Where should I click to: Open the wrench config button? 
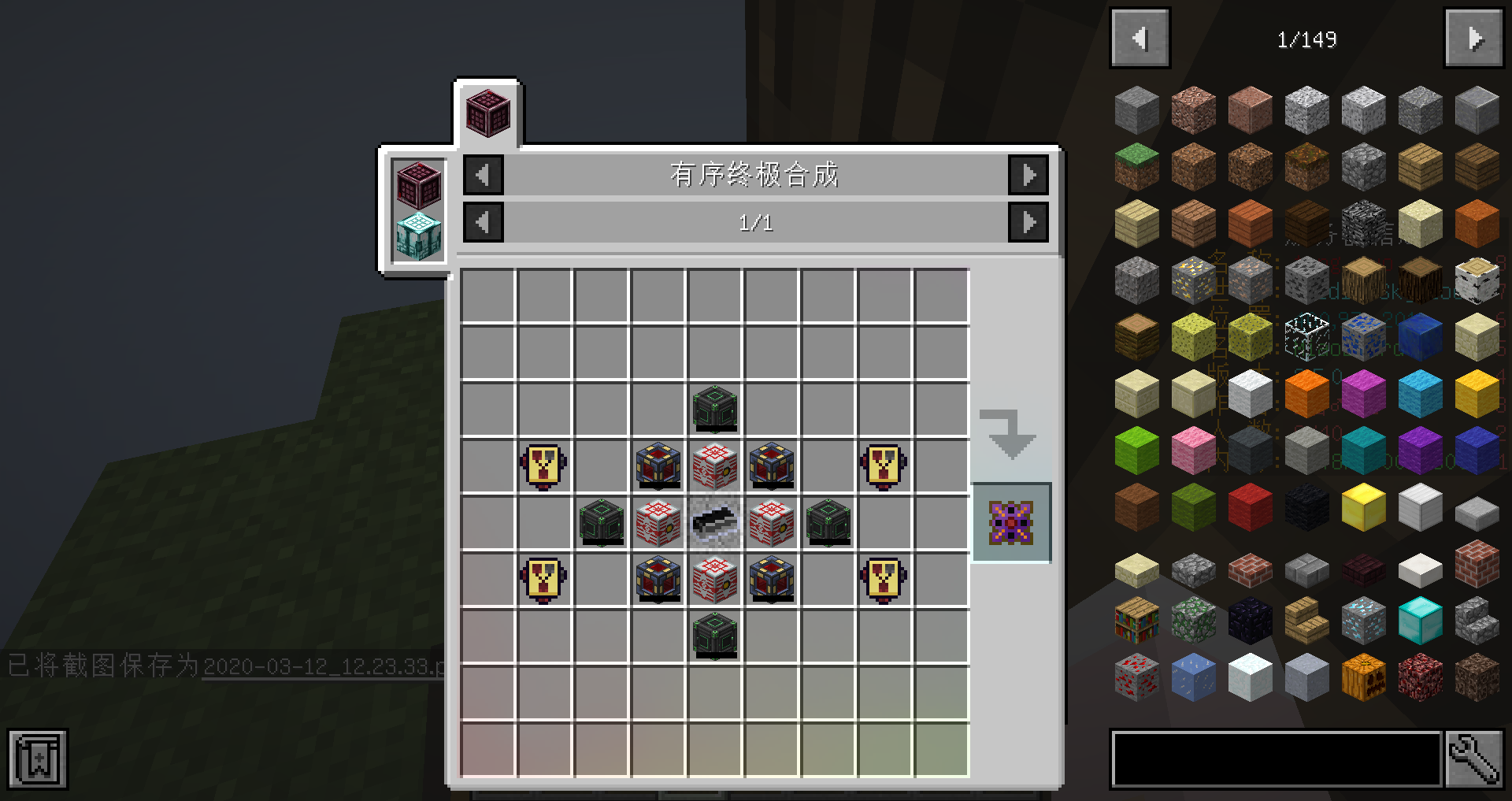1474,758
